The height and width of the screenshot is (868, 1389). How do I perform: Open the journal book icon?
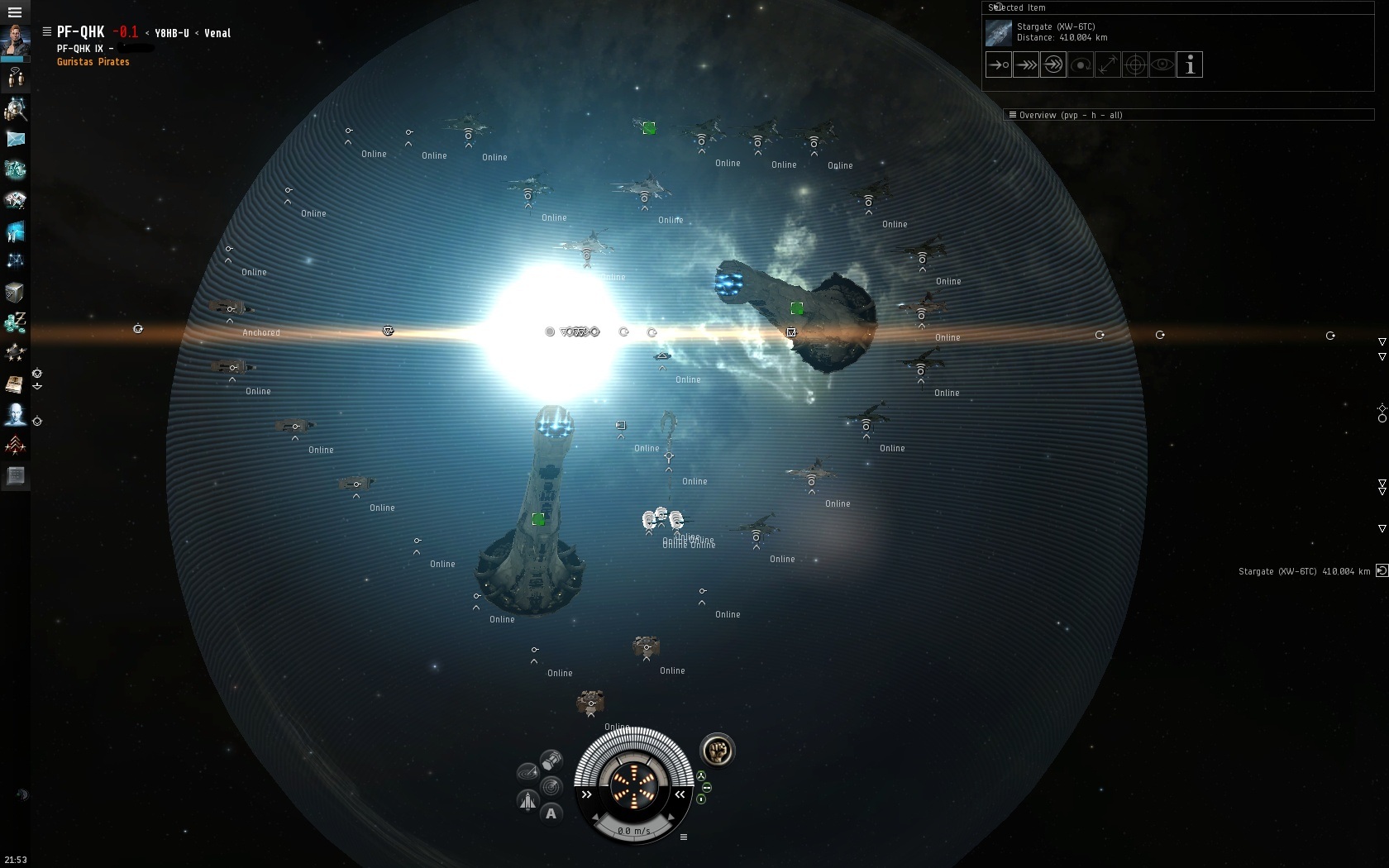tap(15, 384)
